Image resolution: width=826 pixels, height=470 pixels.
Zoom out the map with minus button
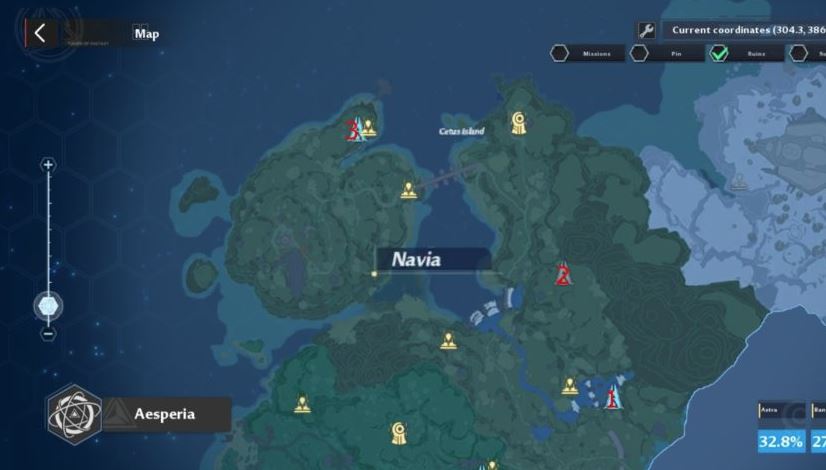pos(48,333)
